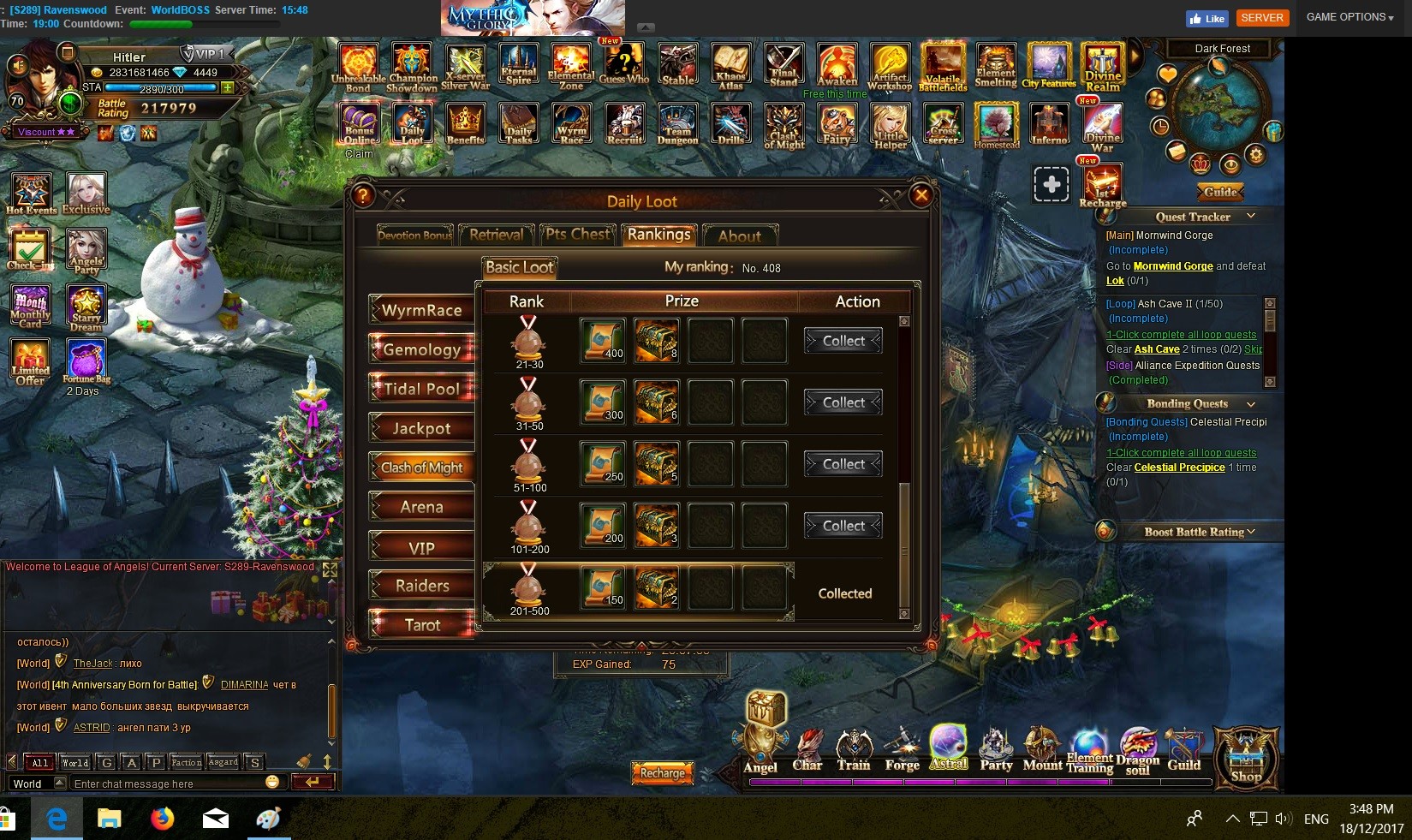Open the Forge menu
Screen dimensions: 1412x840
(902, 749)
